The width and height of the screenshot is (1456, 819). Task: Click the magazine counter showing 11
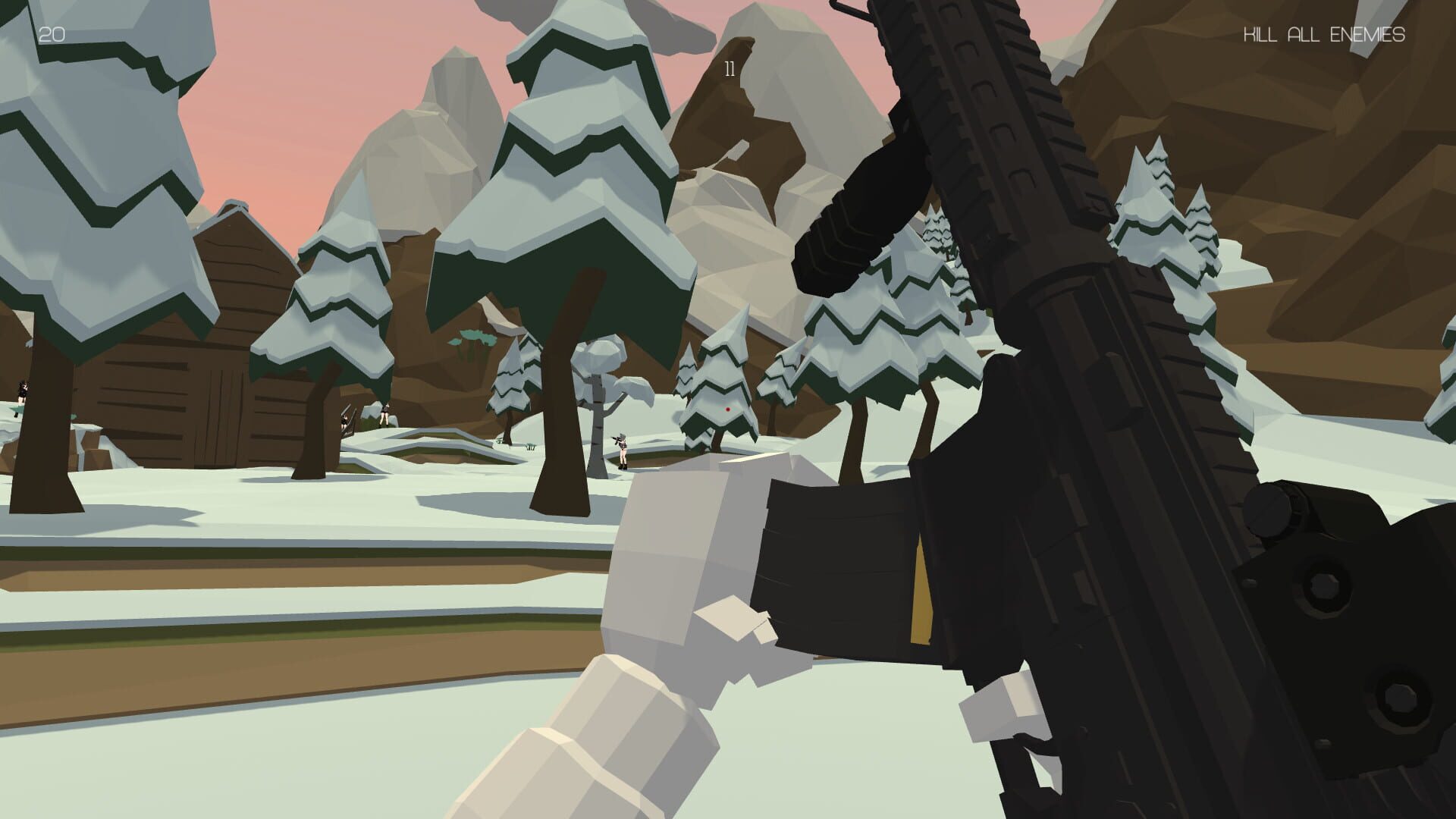728,70
